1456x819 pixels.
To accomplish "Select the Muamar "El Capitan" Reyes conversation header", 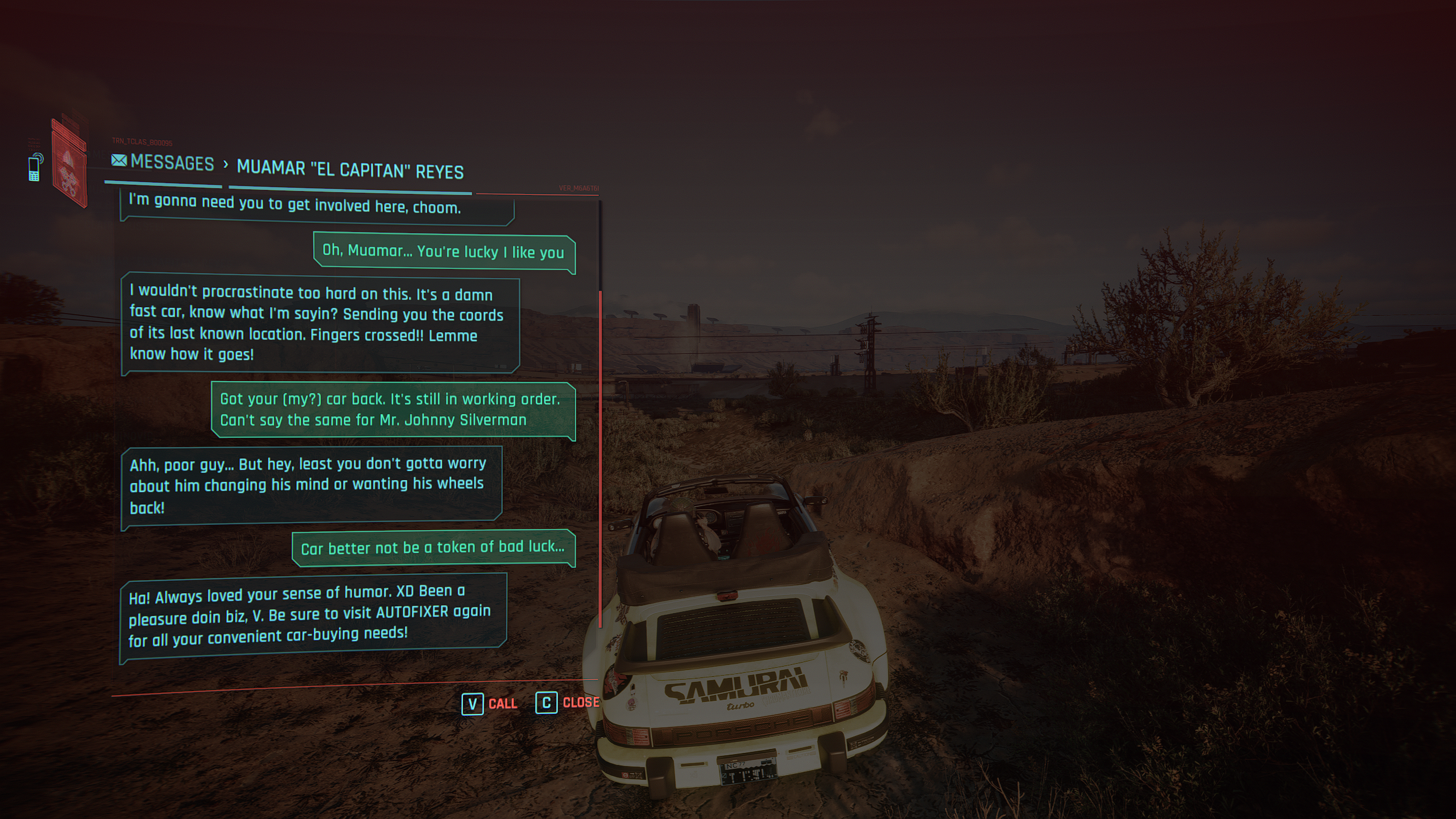I will [x=350, y=170].
